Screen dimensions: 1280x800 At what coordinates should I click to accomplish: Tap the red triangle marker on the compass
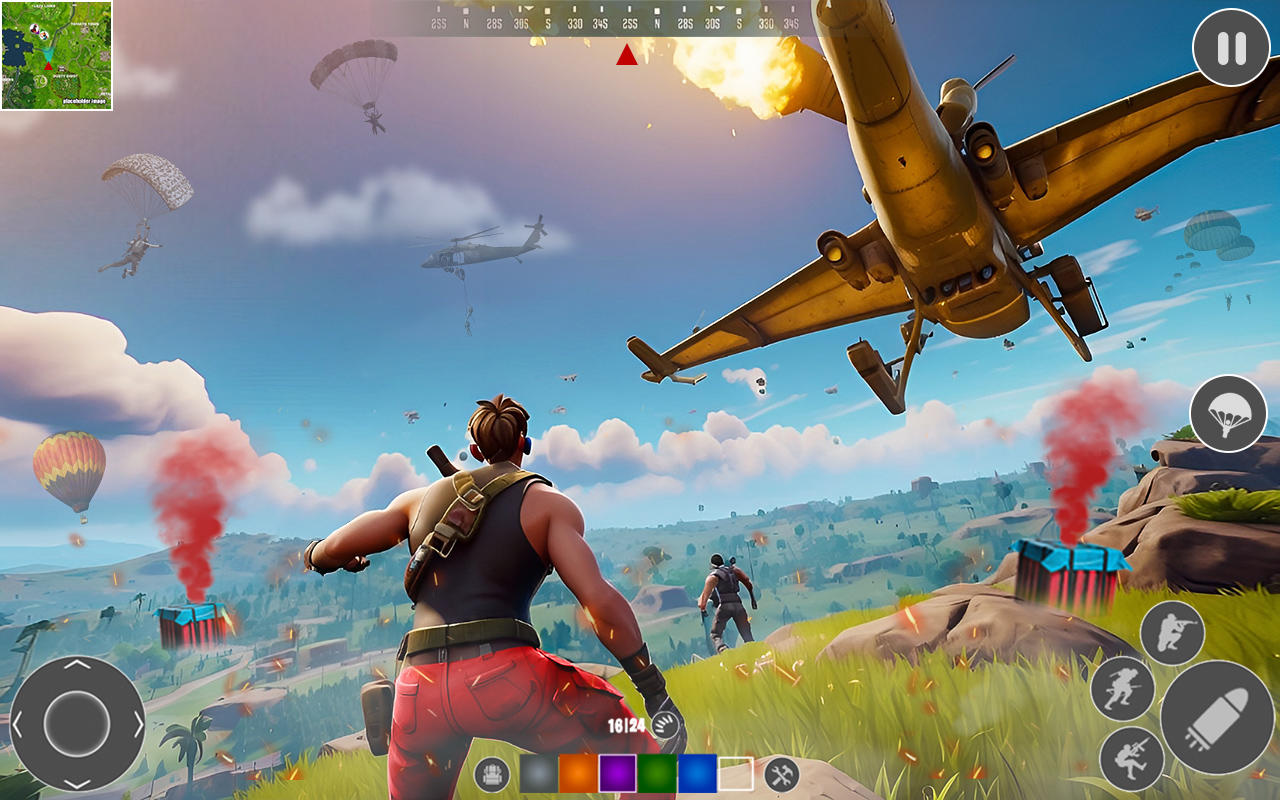(627, 57)
